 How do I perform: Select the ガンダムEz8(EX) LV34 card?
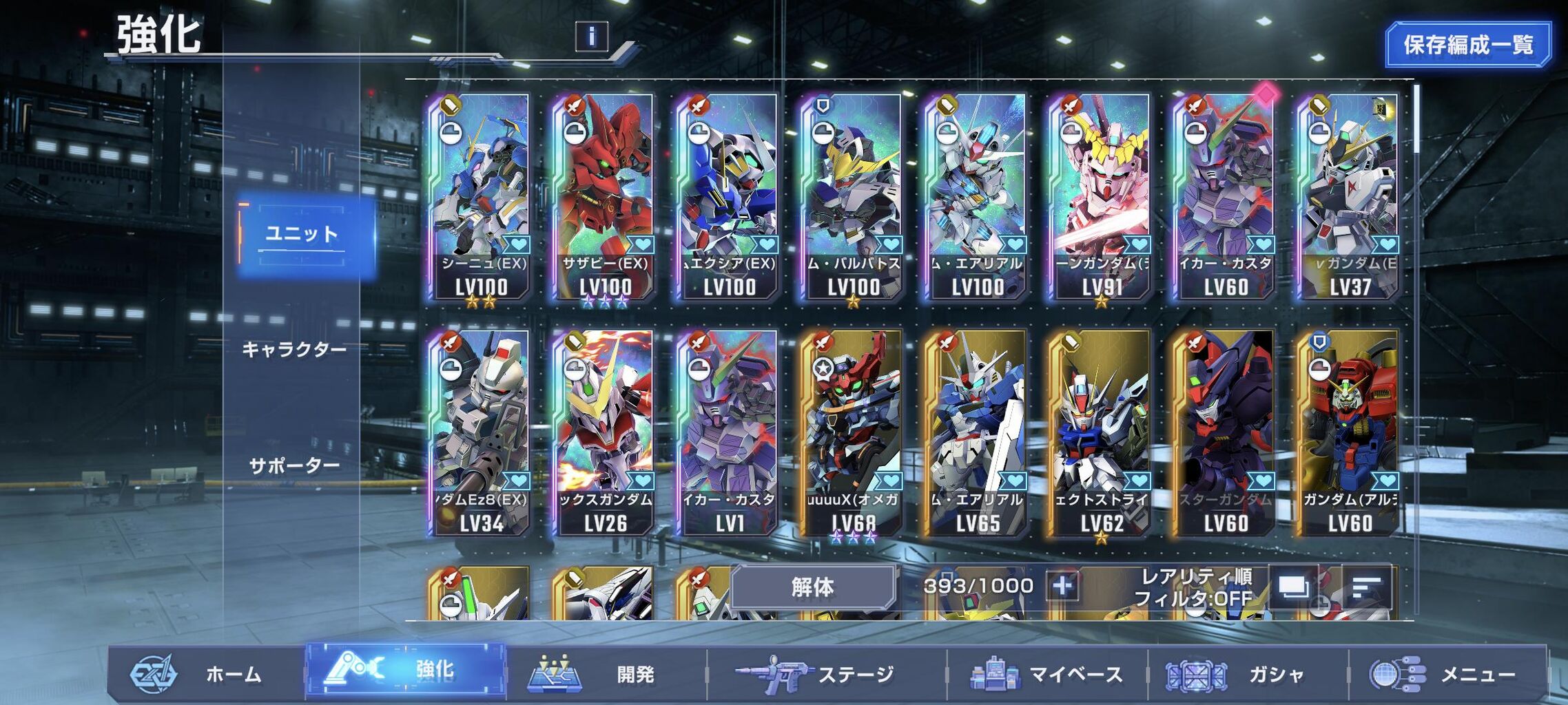[480, 432]
